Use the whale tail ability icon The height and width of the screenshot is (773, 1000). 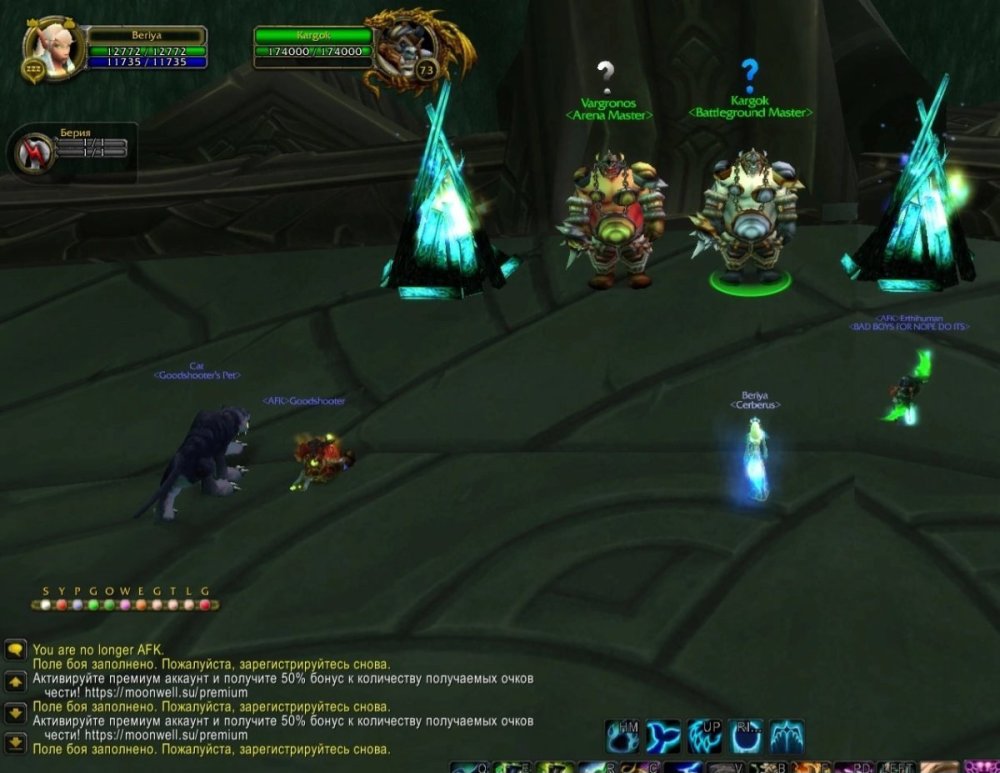[663, 736]
